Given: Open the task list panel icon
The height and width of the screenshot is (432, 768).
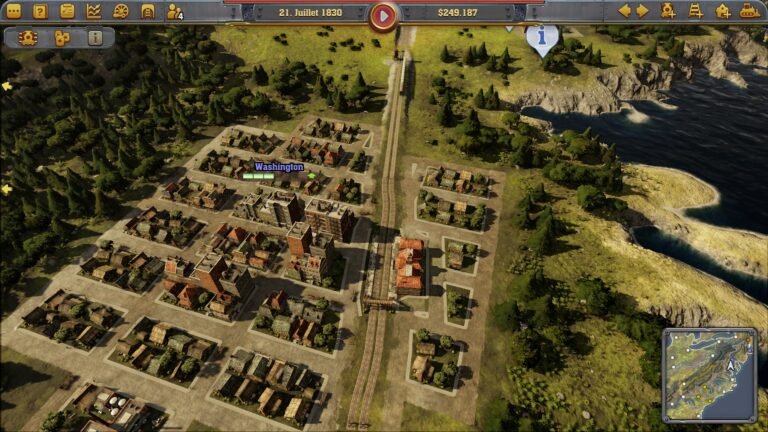Looking at the screenshot, I should (67, 11).
